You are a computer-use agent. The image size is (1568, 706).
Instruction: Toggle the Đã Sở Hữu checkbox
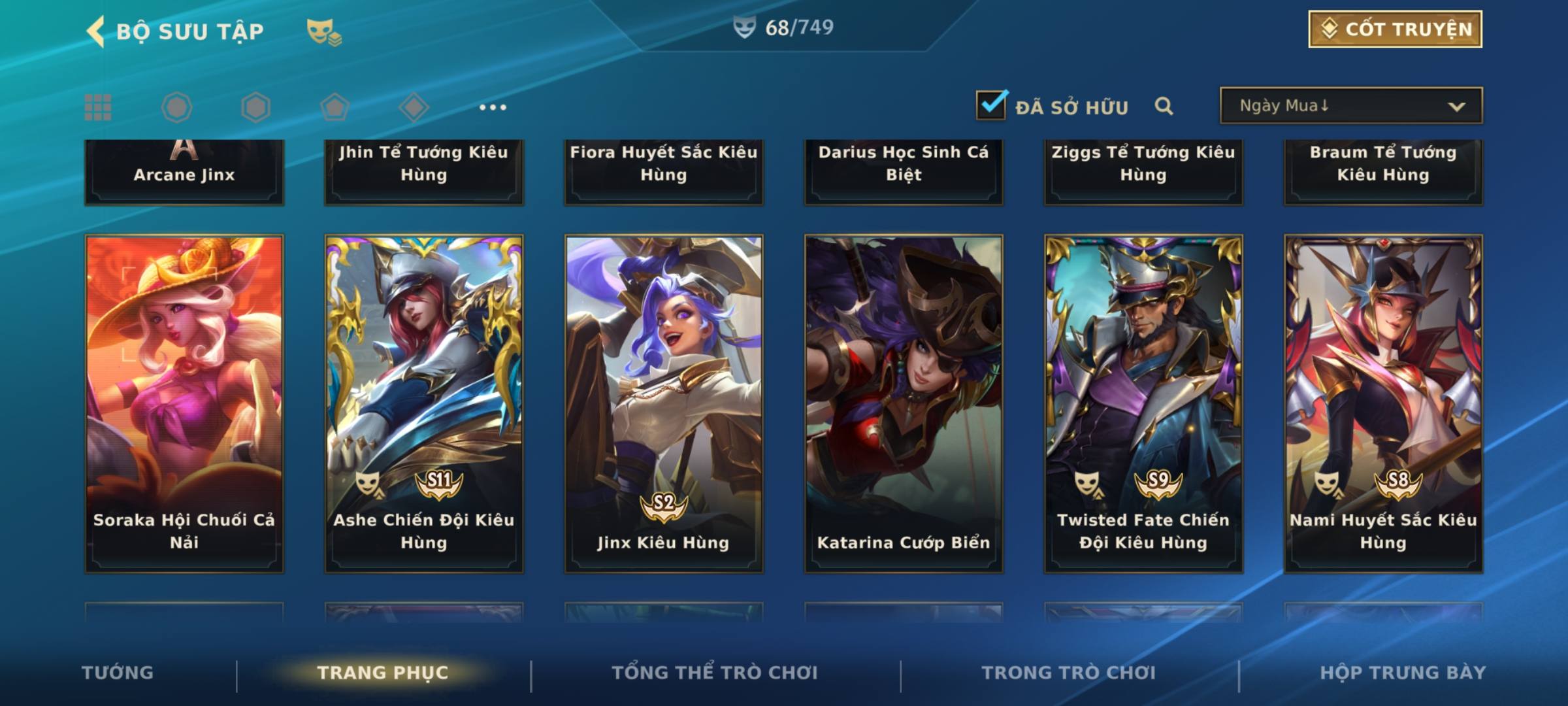click(x=991, y=105)
